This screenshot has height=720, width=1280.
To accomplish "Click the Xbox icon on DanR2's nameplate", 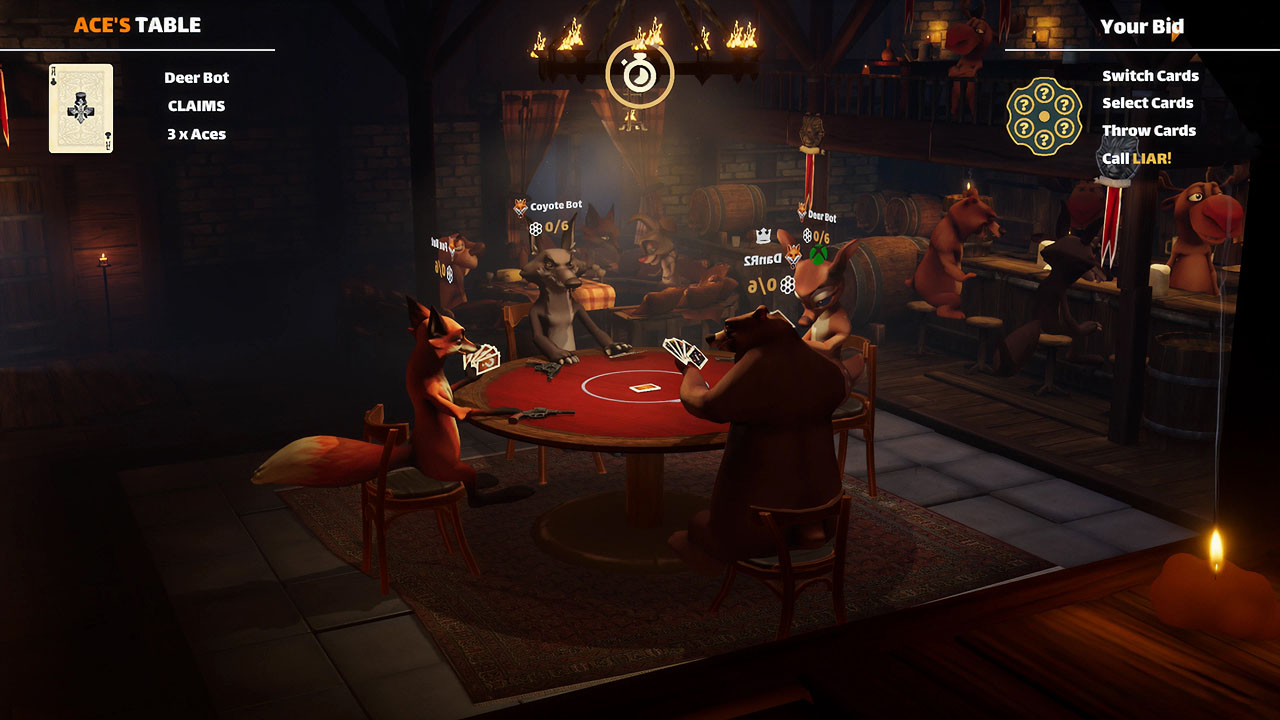I will (x=820, y=254).
